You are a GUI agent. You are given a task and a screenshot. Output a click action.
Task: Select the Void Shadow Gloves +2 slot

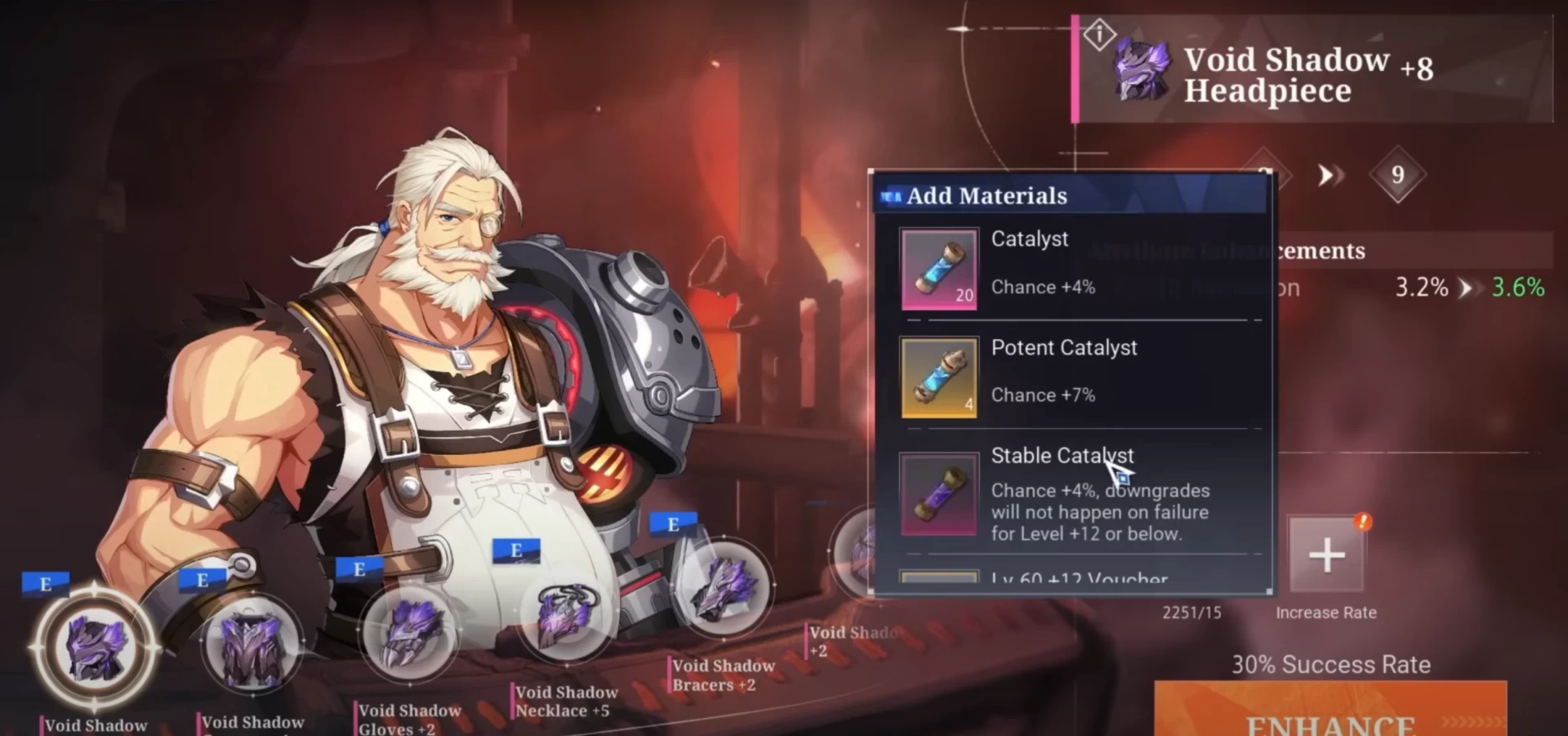point(409,636)
